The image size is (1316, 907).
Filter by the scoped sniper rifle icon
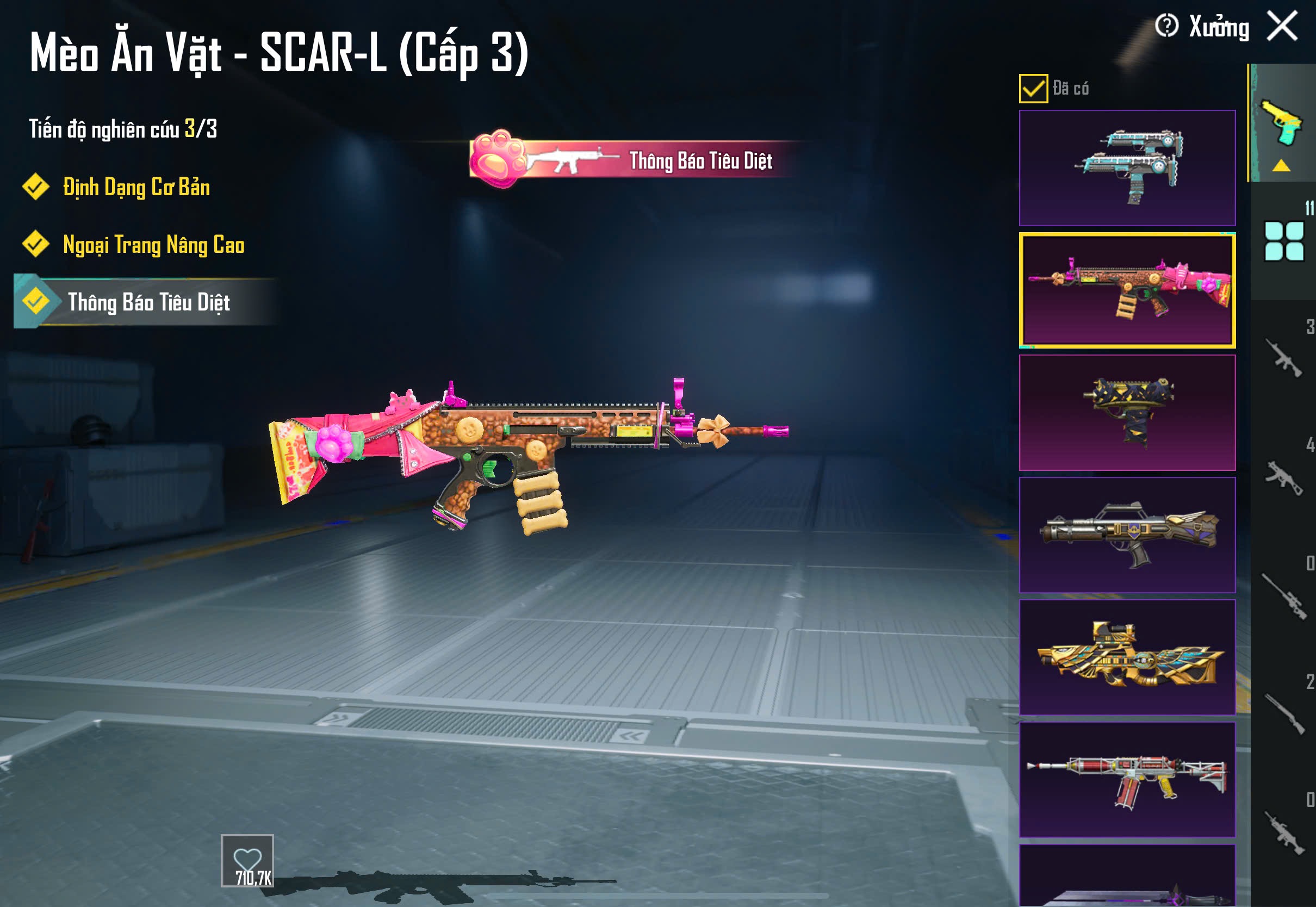click(x=1283, y=595)
